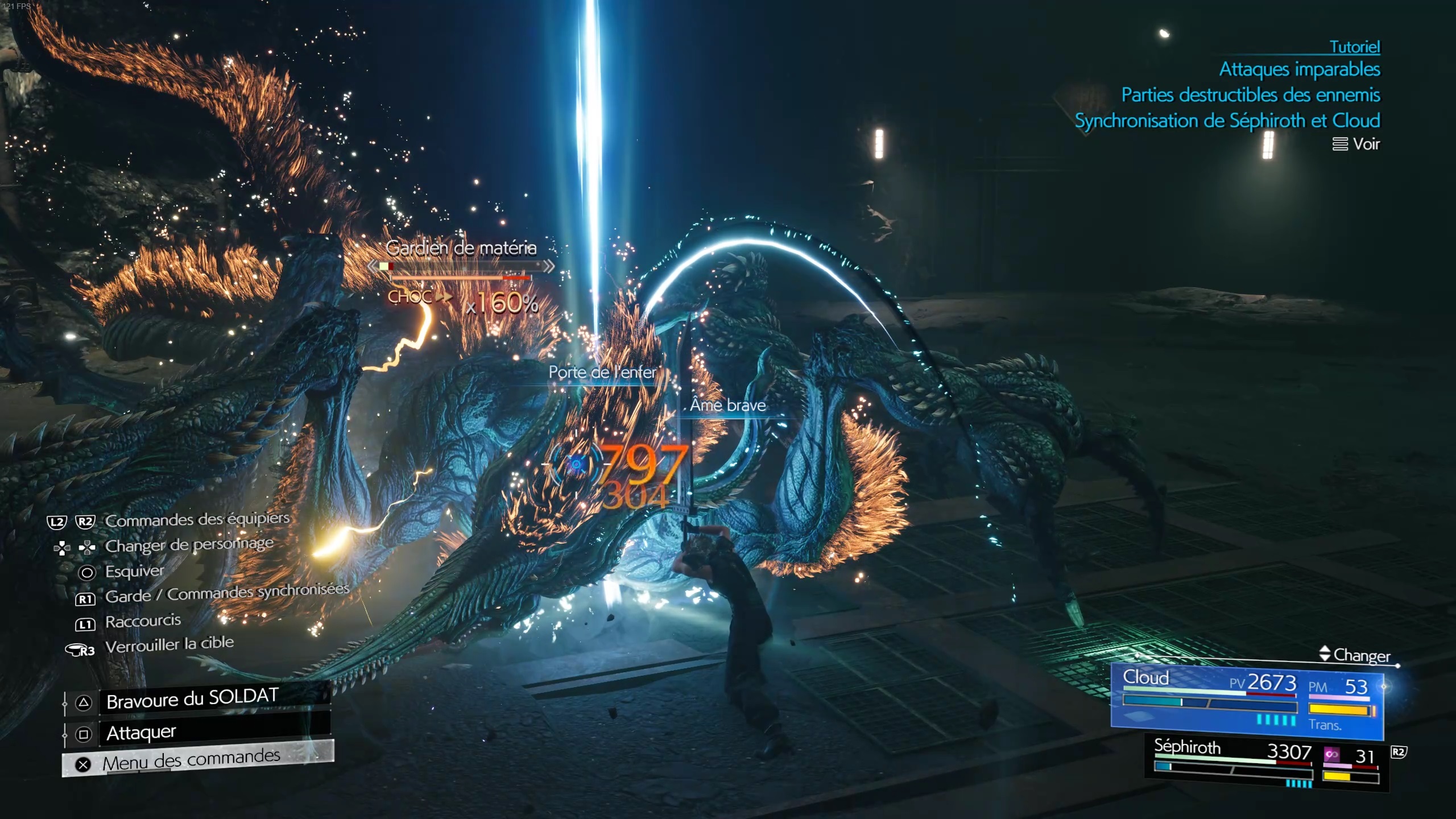The image size is (1456, 819).
Task: Open Parties destructibles des ennemis tutorial
Action: [x=1250, y=95]
